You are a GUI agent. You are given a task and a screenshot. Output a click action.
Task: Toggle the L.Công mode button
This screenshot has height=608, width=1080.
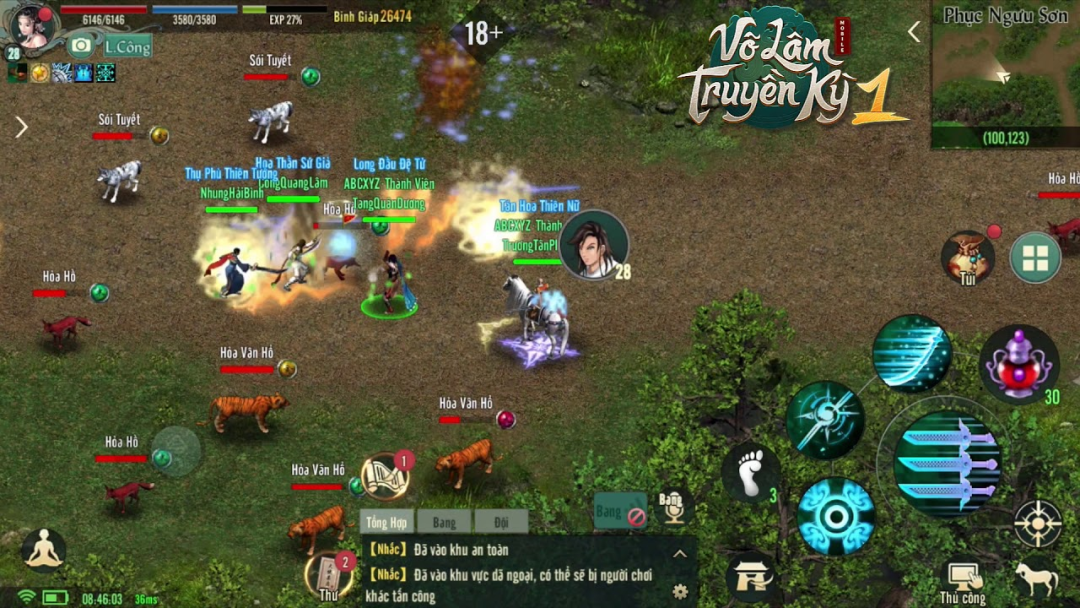click(126, 46)
